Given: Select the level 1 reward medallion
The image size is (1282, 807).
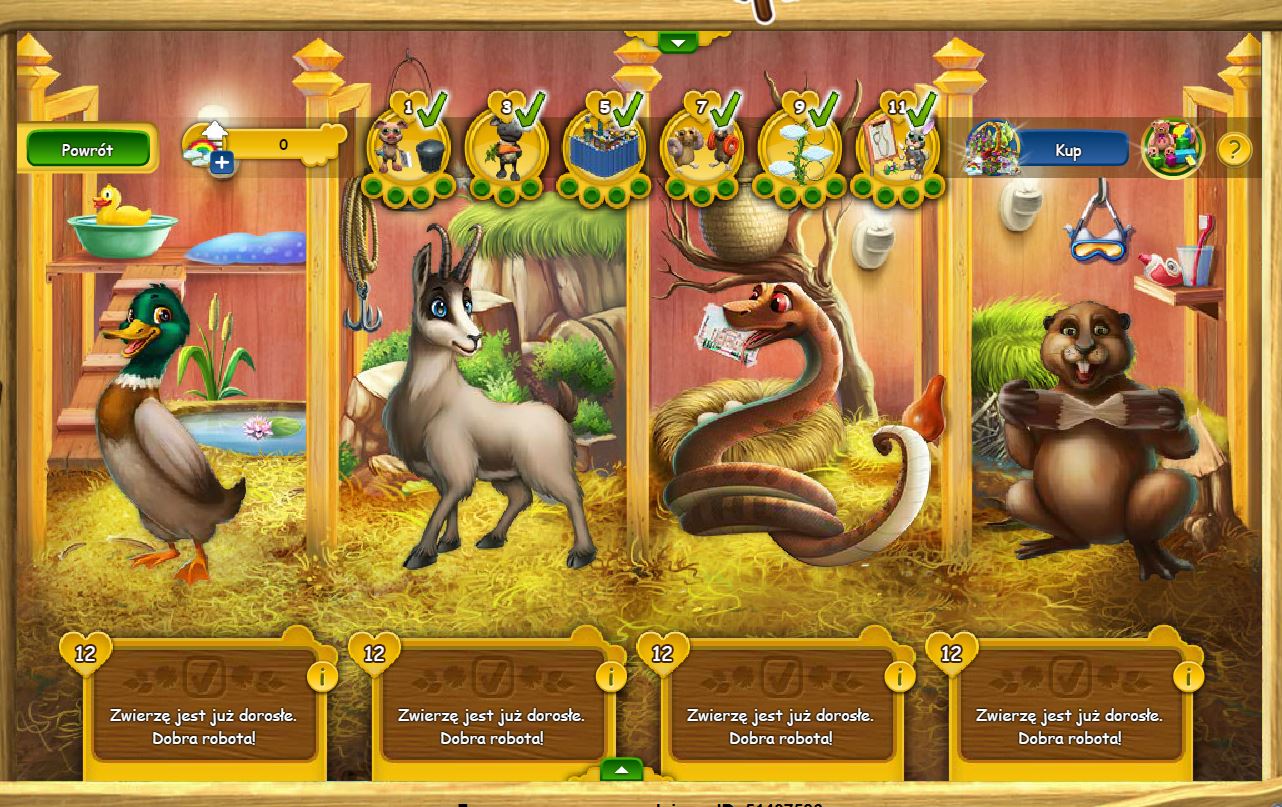Looking at the screenshot, I should 407,148.
